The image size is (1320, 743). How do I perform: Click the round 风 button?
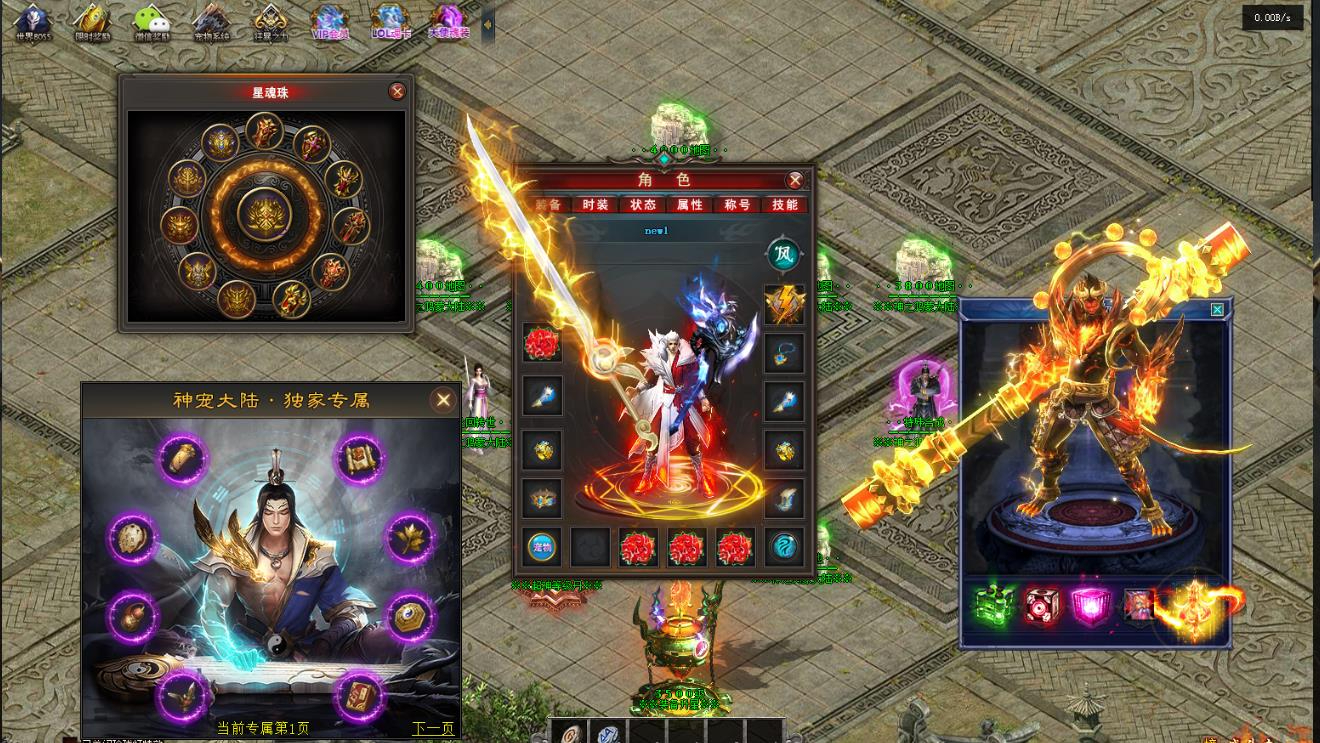pyautogui.click(x=784, y=255)
